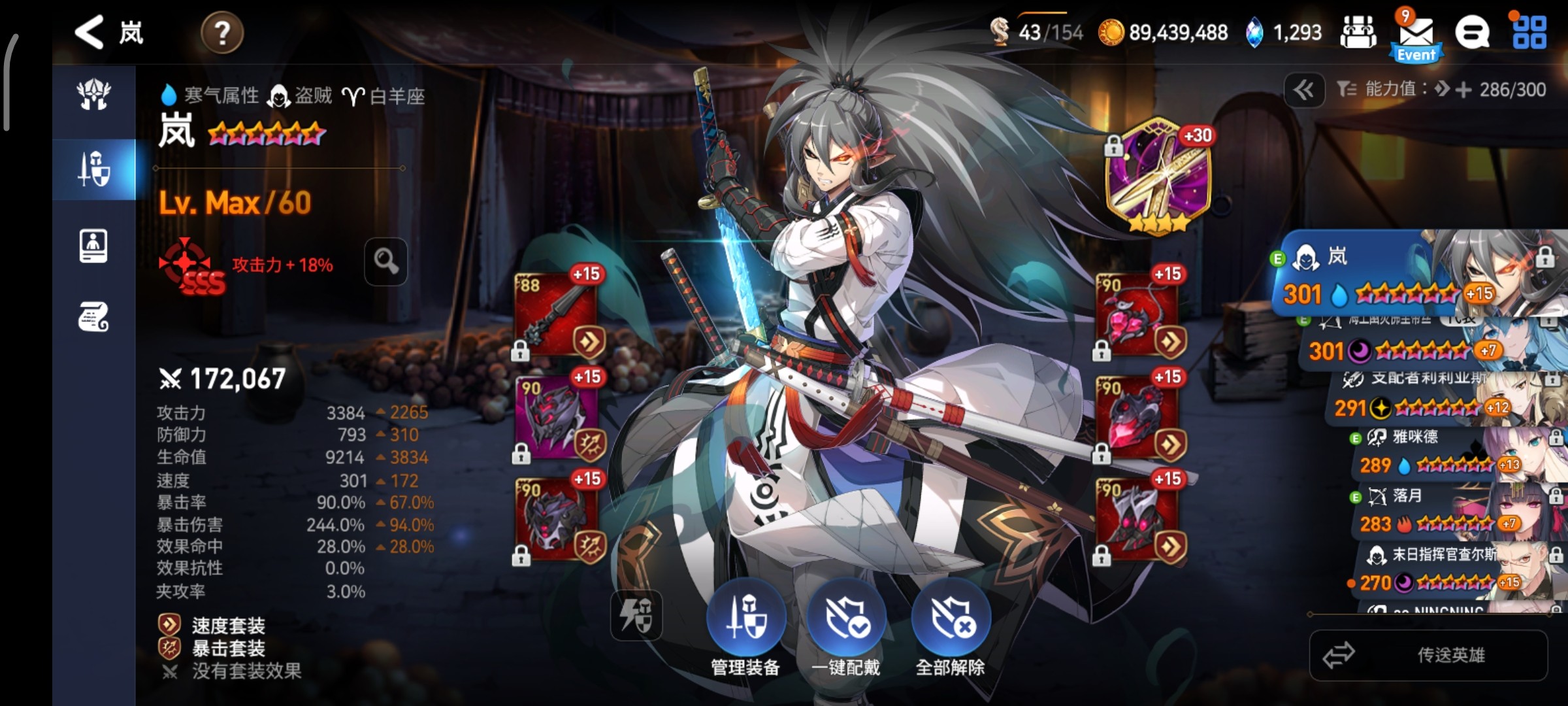The image size is (1568, 706).
Task: Open the blue grid main menu
Action: pyautogui.click(x=1529, y=33)
